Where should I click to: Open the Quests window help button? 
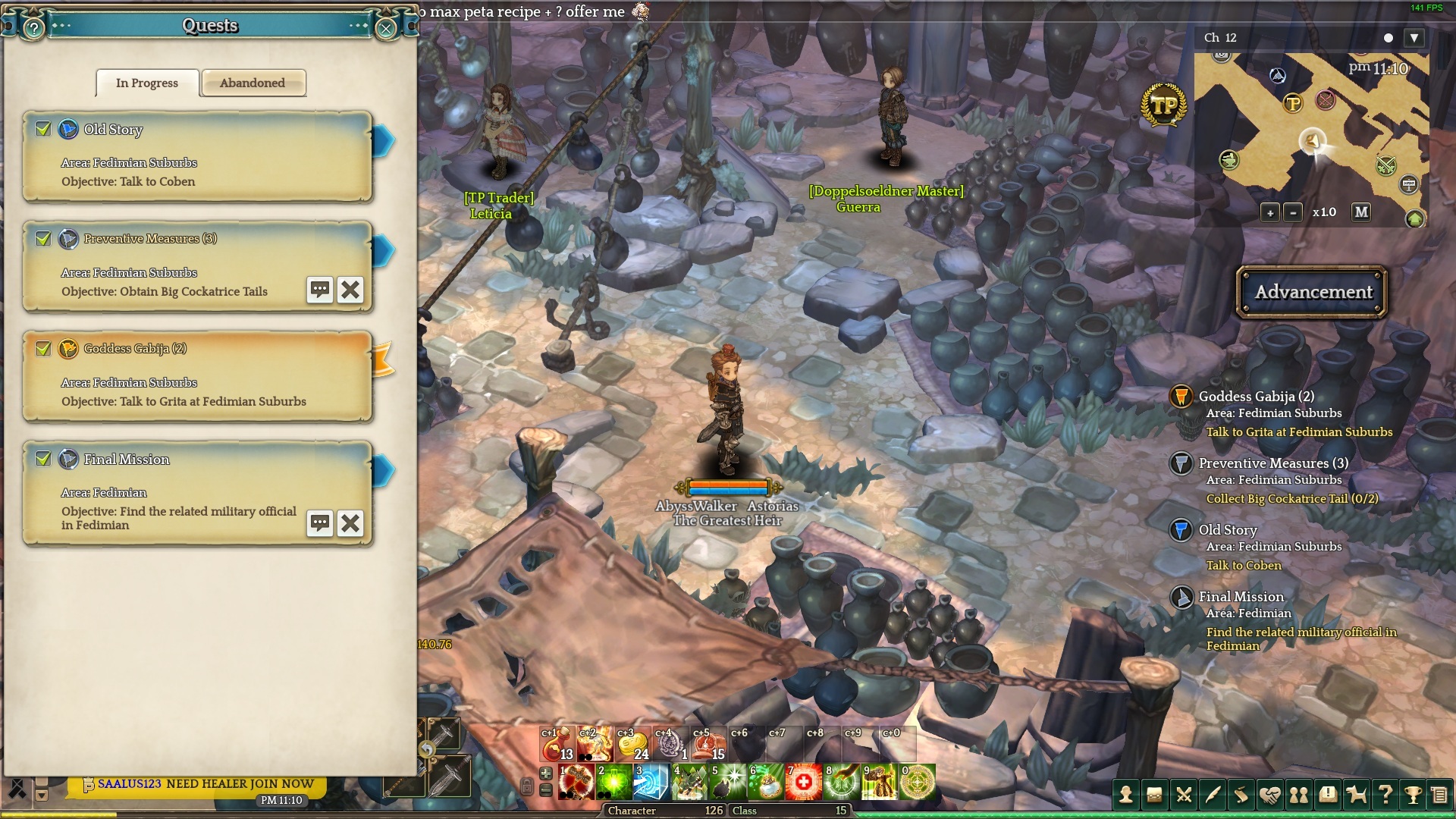tap(33, 29)
